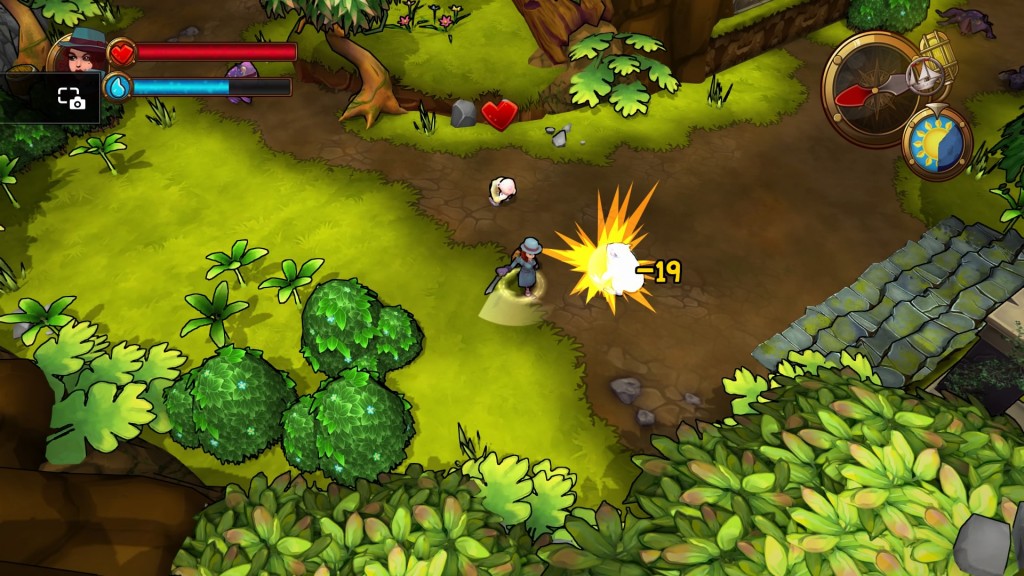Viewport: 1024px width, 576px height.
Task: Click the screenshot capture overlay button
Action: point(70,97)
